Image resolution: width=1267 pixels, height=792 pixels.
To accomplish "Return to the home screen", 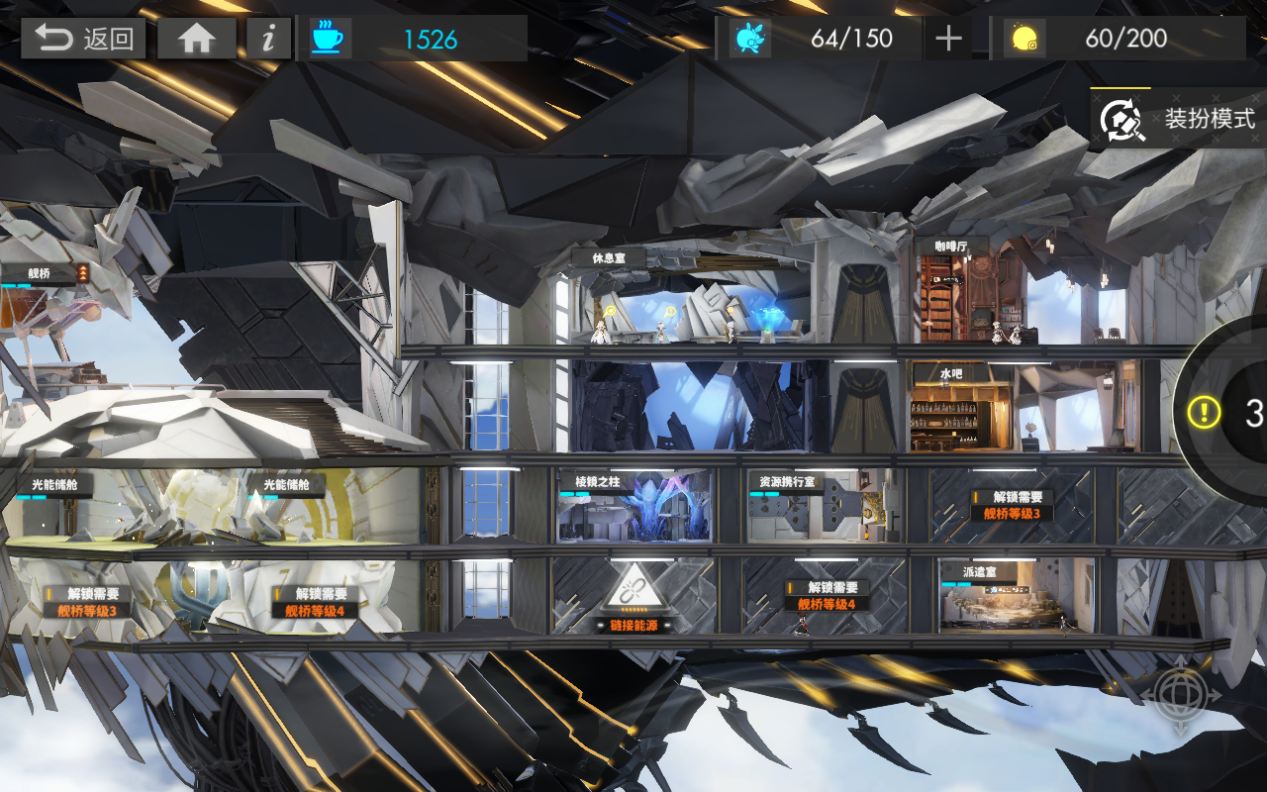I will pyautogui.click(x=197, y=39).
